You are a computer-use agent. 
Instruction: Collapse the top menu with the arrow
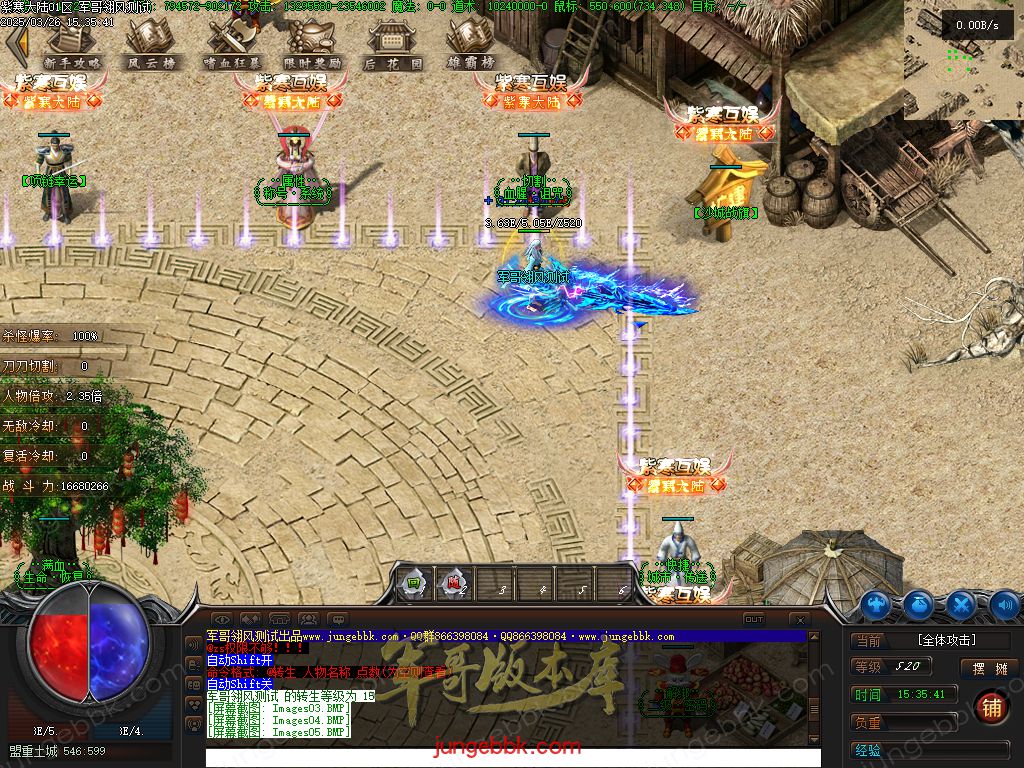[x=14, y=41]
